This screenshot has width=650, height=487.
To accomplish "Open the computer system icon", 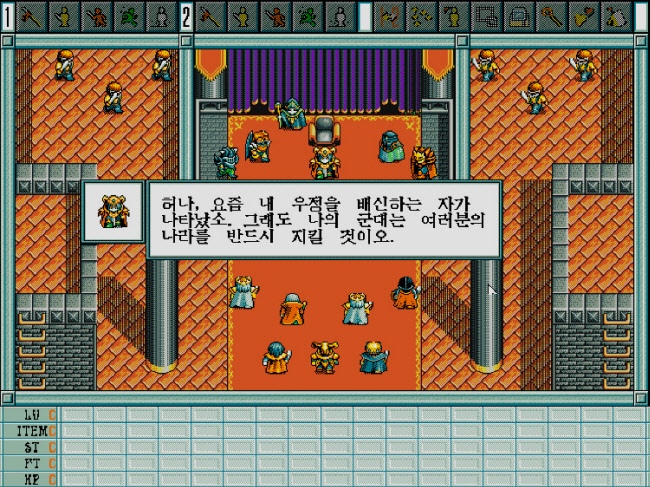I will pos(518,16).
